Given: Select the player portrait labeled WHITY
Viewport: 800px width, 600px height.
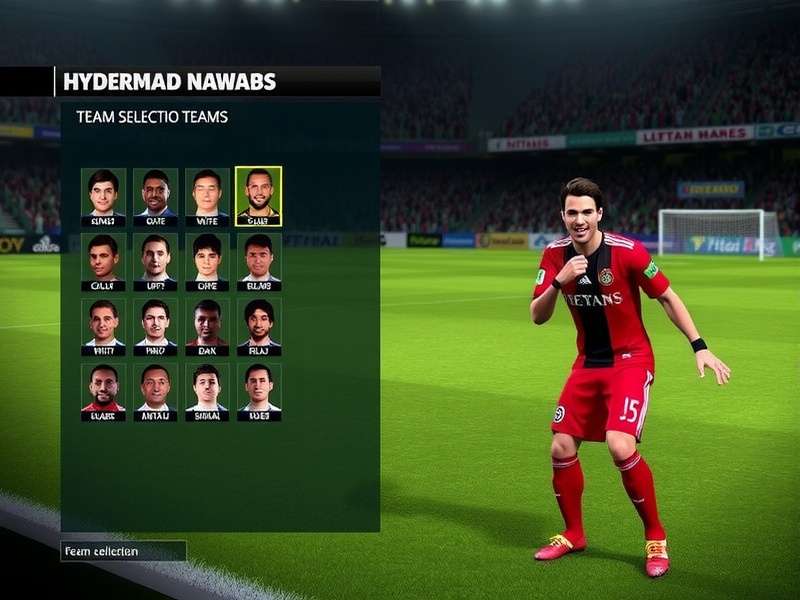Looking at the screenshot, I should coord(103,326).
